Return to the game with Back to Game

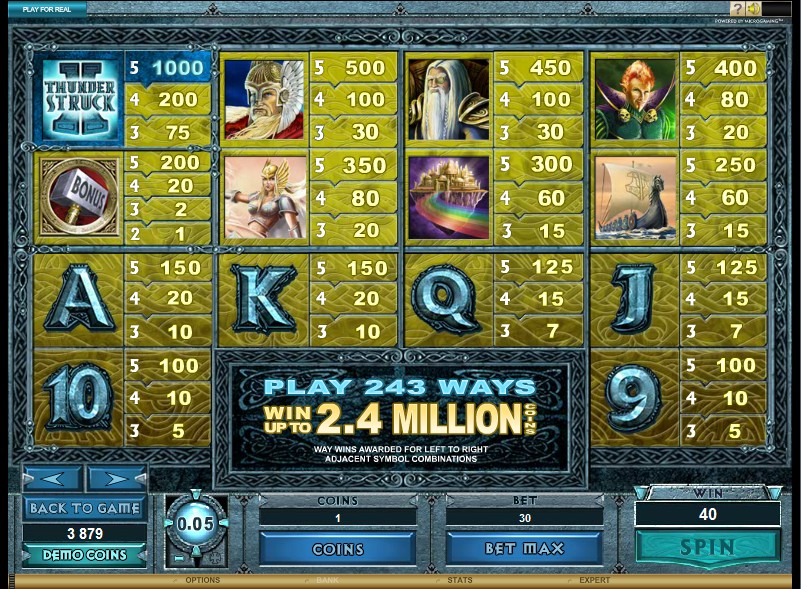[83, 507]
